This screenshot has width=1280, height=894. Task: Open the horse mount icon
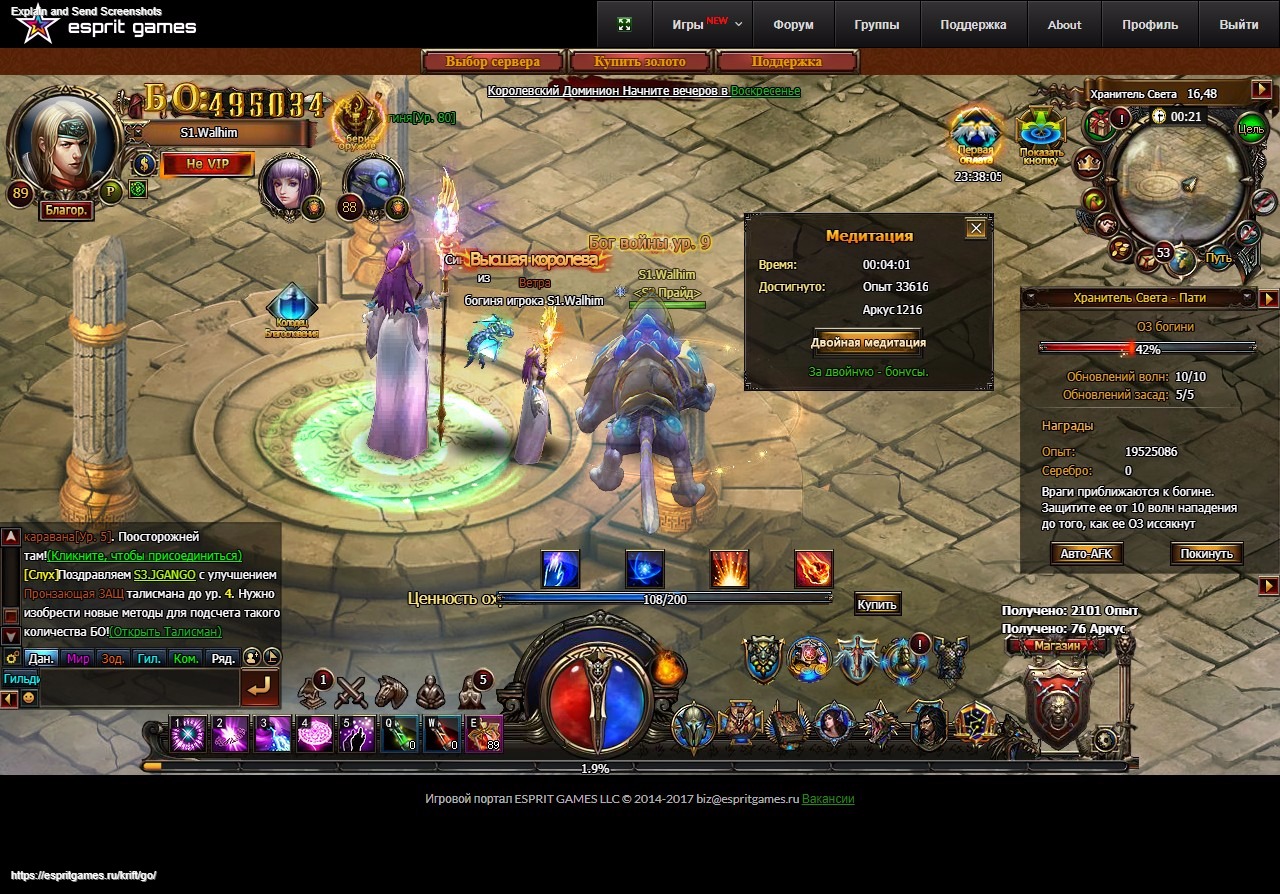(x=391, y=691)
